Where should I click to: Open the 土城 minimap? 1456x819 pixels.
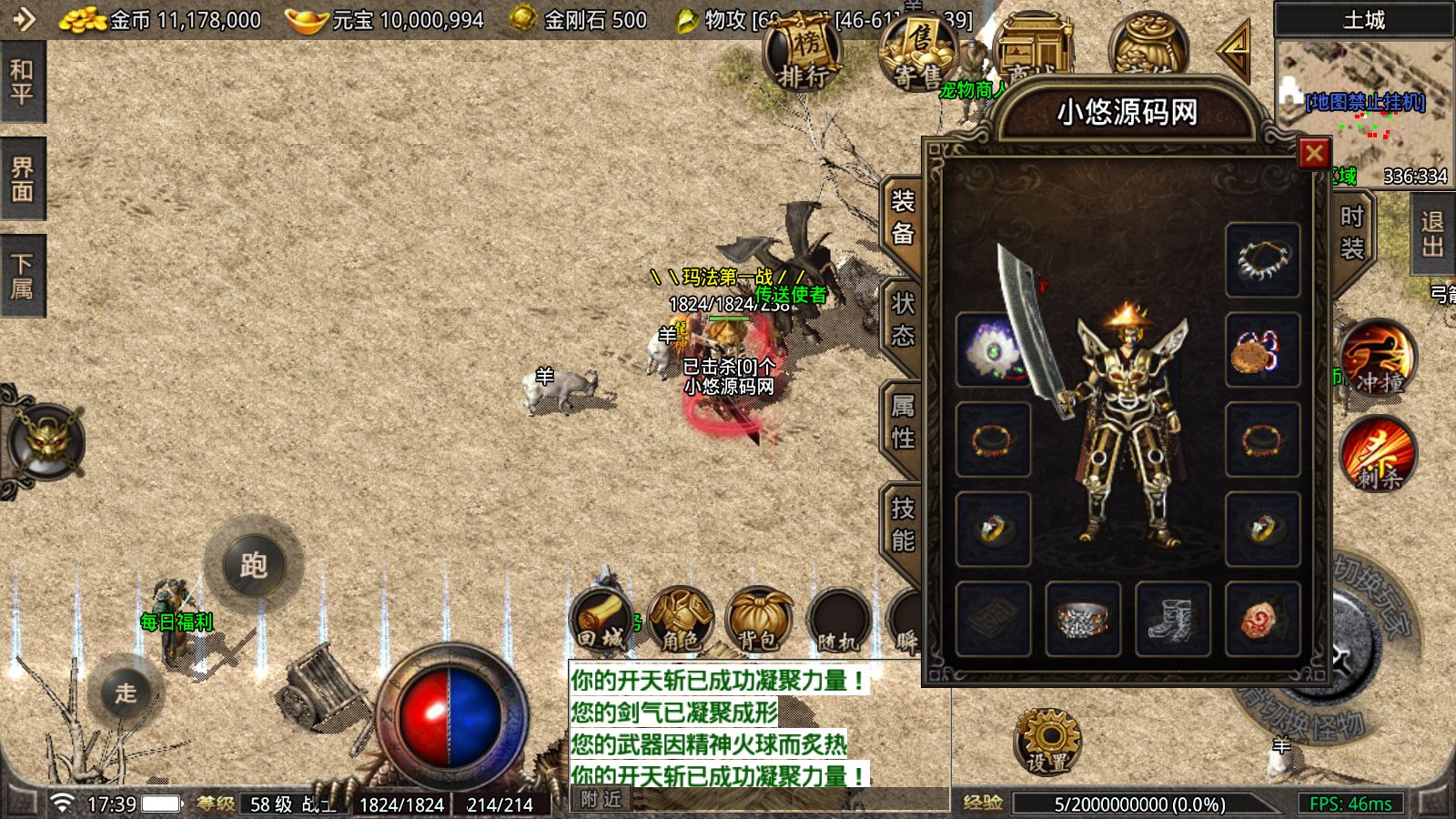(1362, 100)
